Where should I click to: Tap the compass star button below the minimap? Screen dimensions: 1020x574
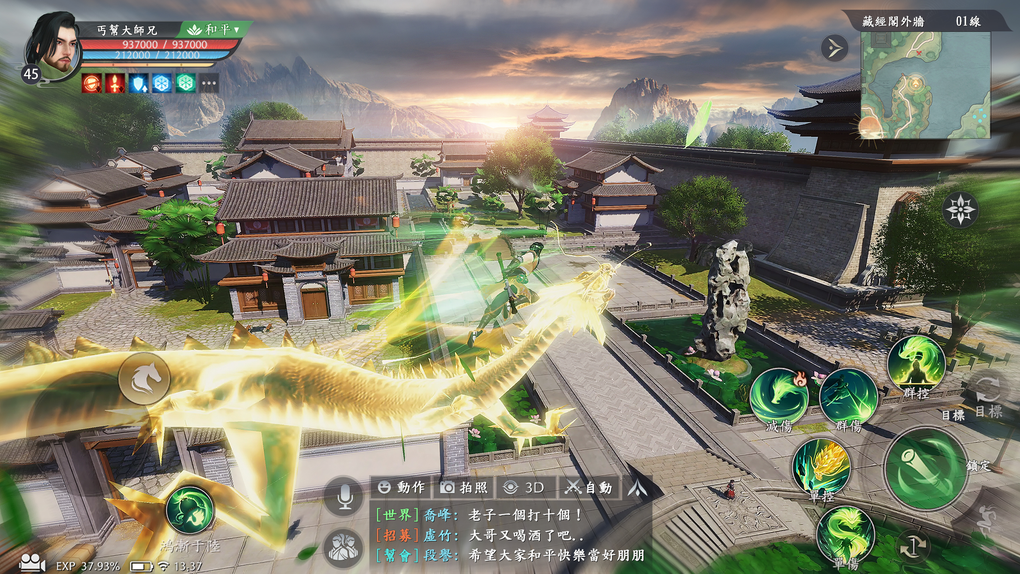[x=960, y=209]
